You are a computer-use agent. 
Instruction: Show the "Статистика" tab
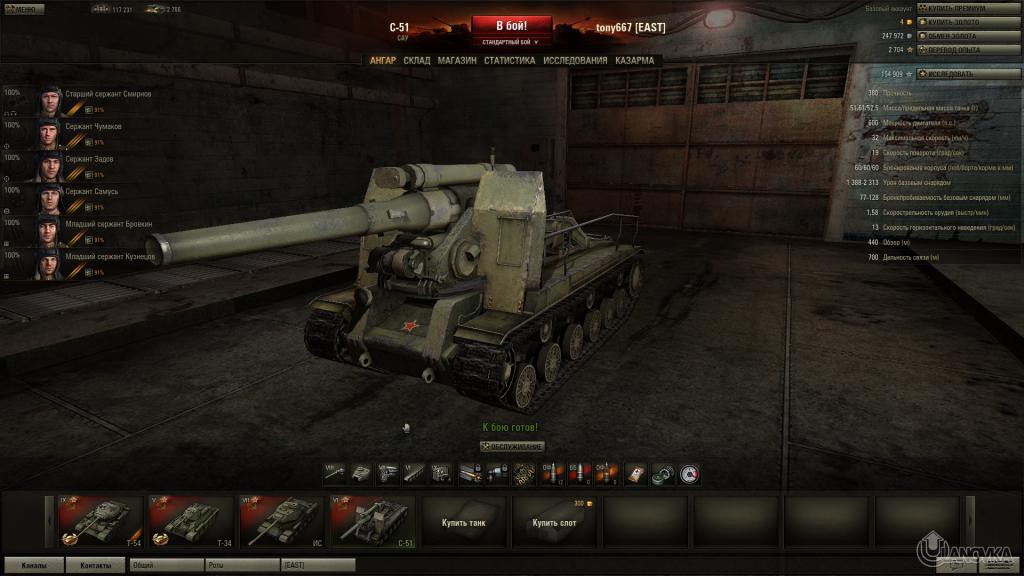tap(509, 60)
